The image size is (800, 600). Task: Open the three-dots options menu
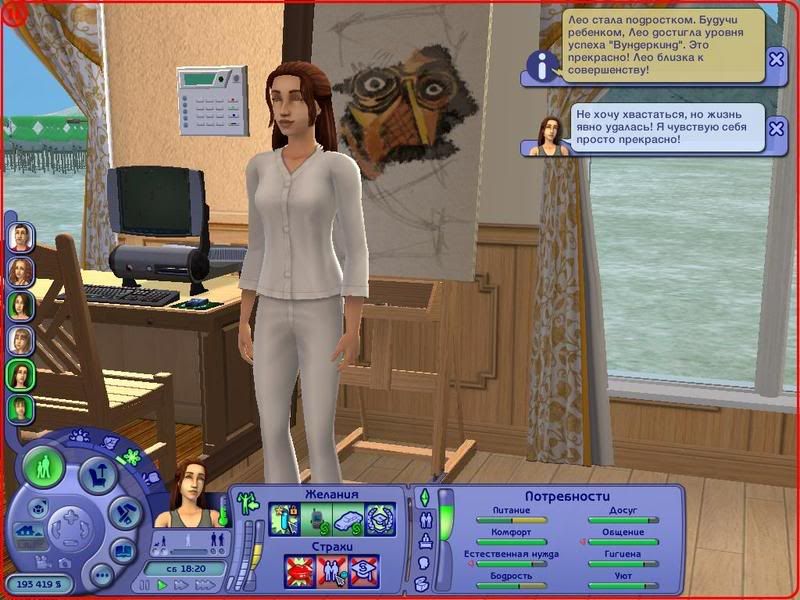pyautogui.click(x=101, y=575)
